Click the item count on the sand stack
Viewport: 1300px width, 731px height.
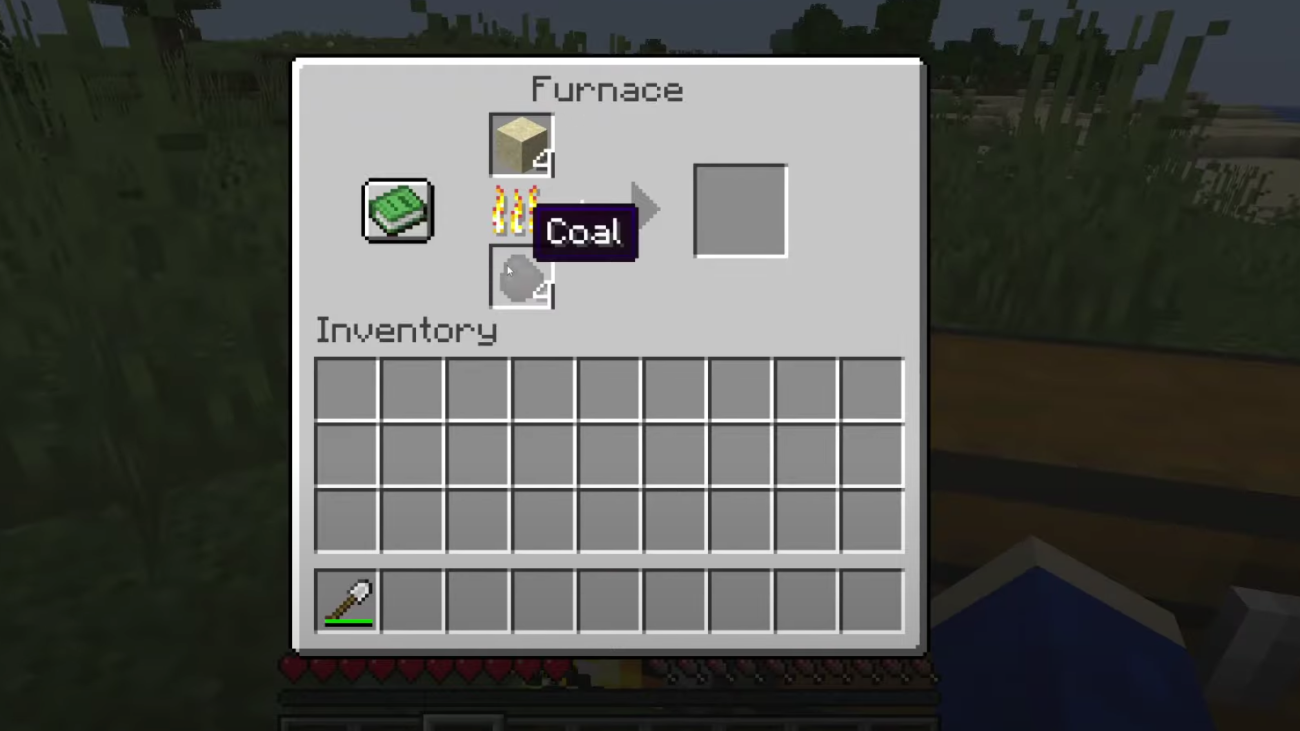pos(543,160)
